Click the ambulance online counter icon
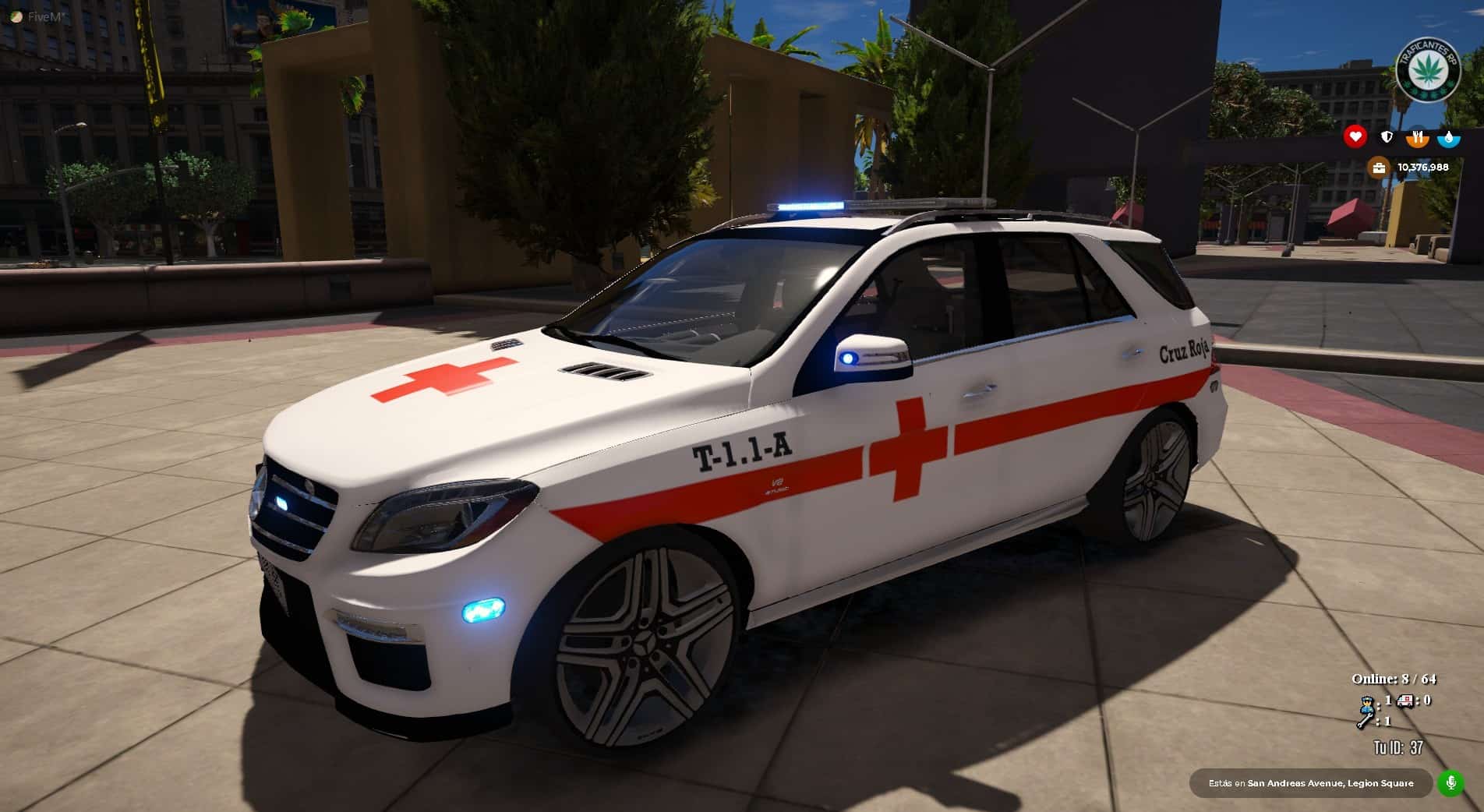This screenshot has height=812, width=1484. (1405, 701)
